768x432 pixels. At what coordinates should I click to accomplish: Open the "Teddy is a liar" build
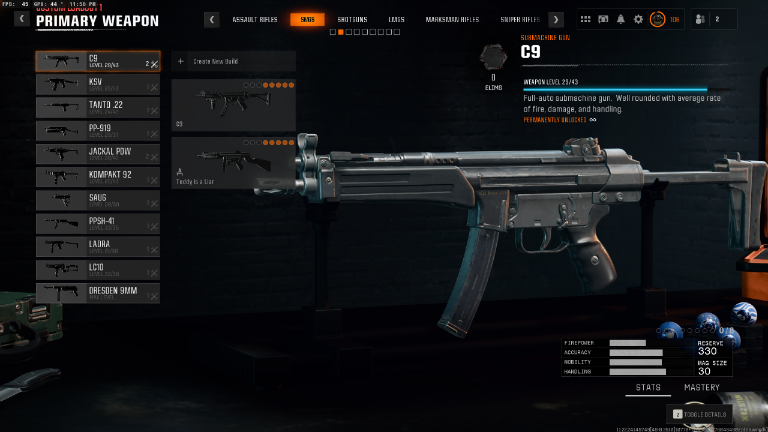coord(233,163)
